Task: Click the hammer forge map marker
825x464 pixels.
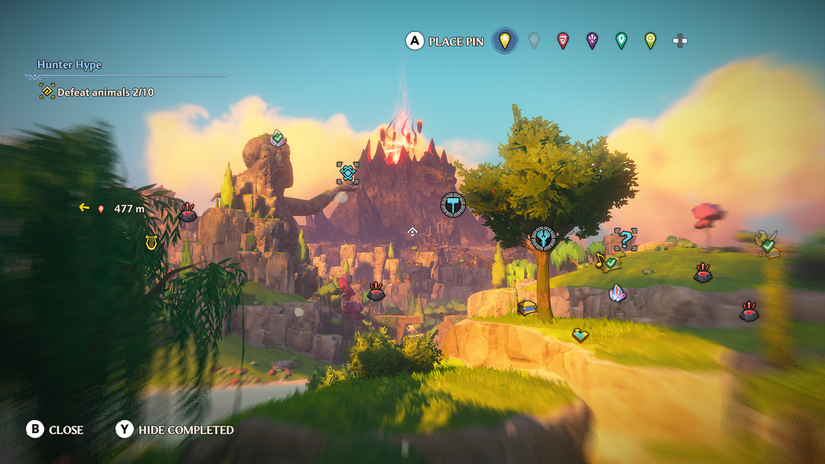Action: click(x=453, y=204)
